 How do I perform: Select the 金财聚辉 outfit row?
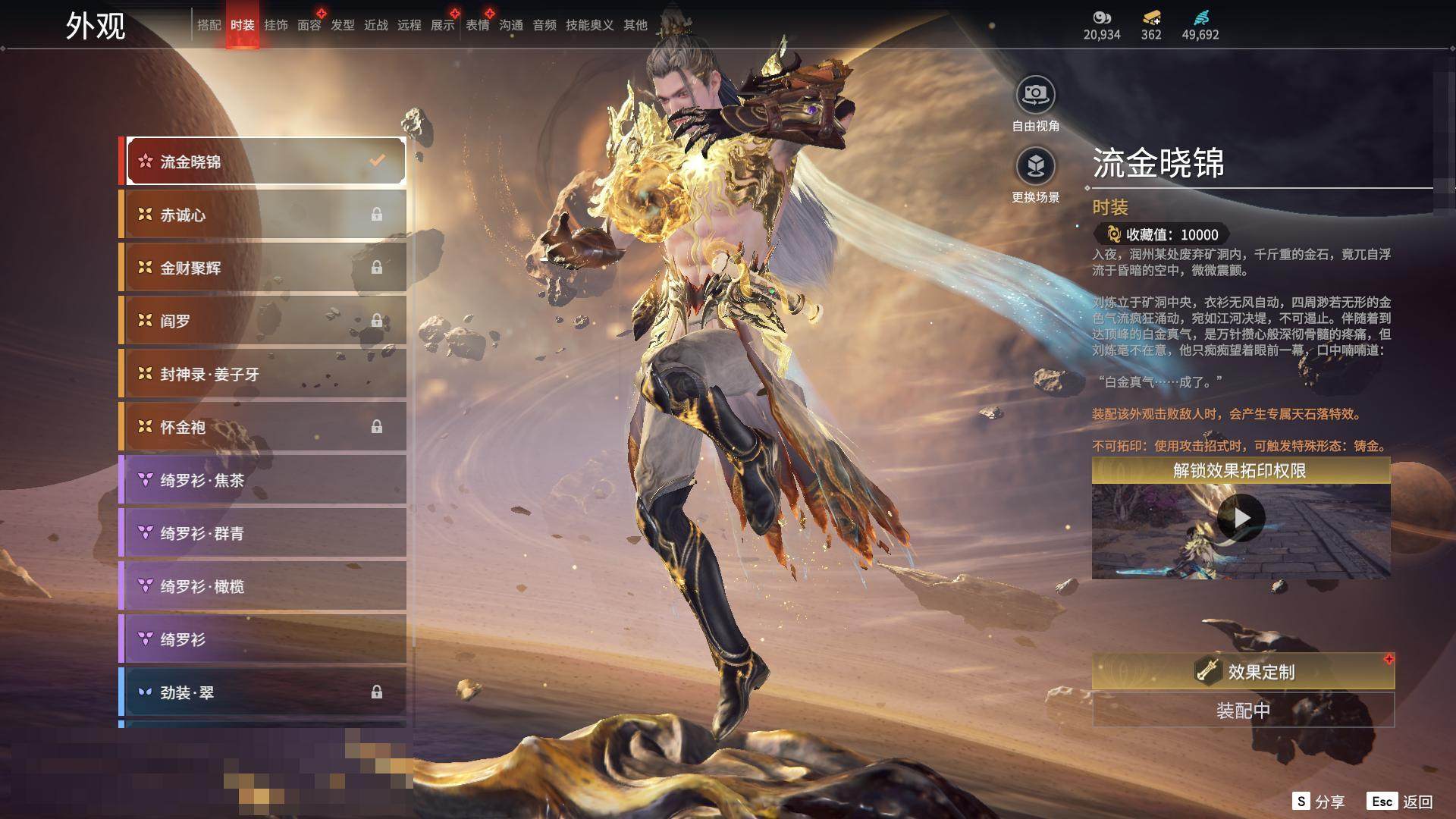click(x=263, y=268)
